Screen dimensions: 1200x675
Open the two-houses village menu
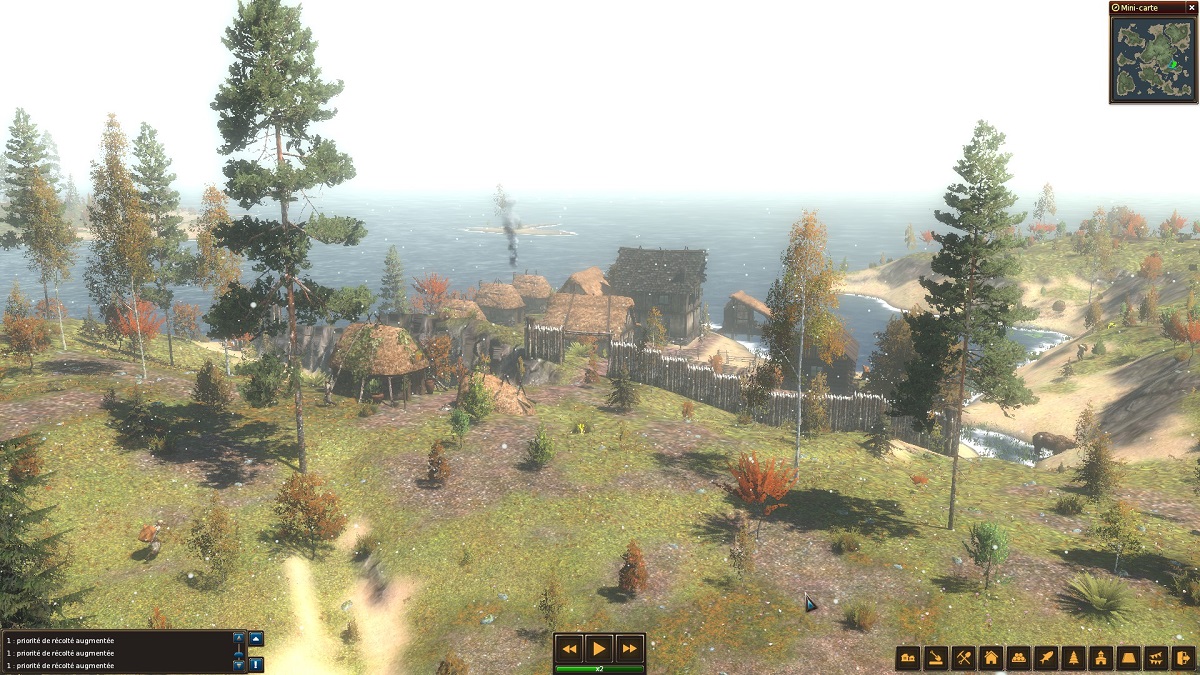(x=908, y=658)
